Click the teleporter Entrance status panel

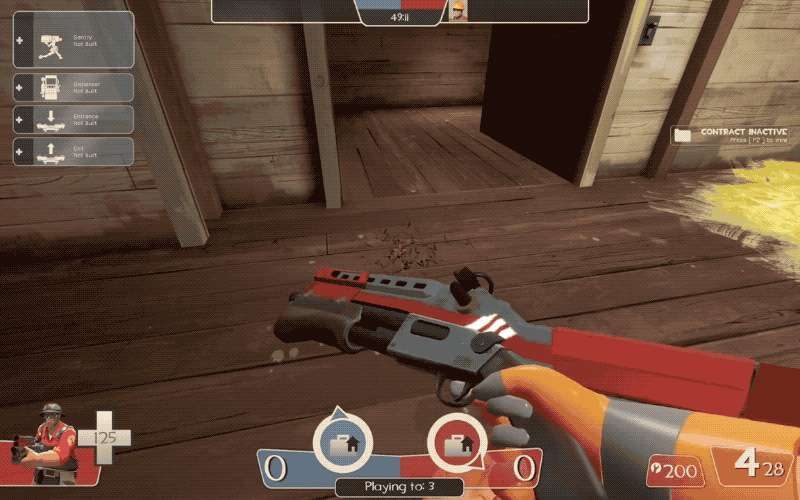[x=73, y=119]
